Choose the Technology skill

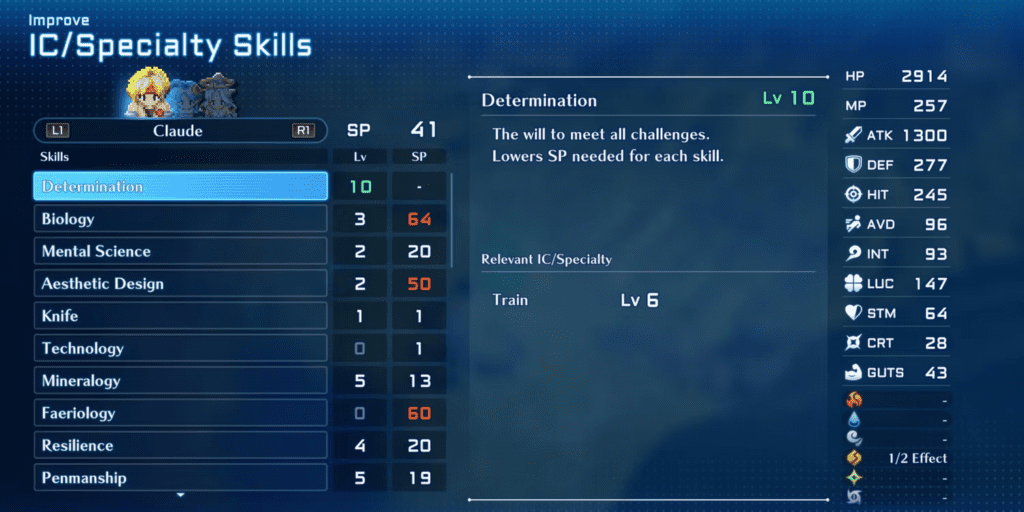pyautogui.click(x=180, y=348)
